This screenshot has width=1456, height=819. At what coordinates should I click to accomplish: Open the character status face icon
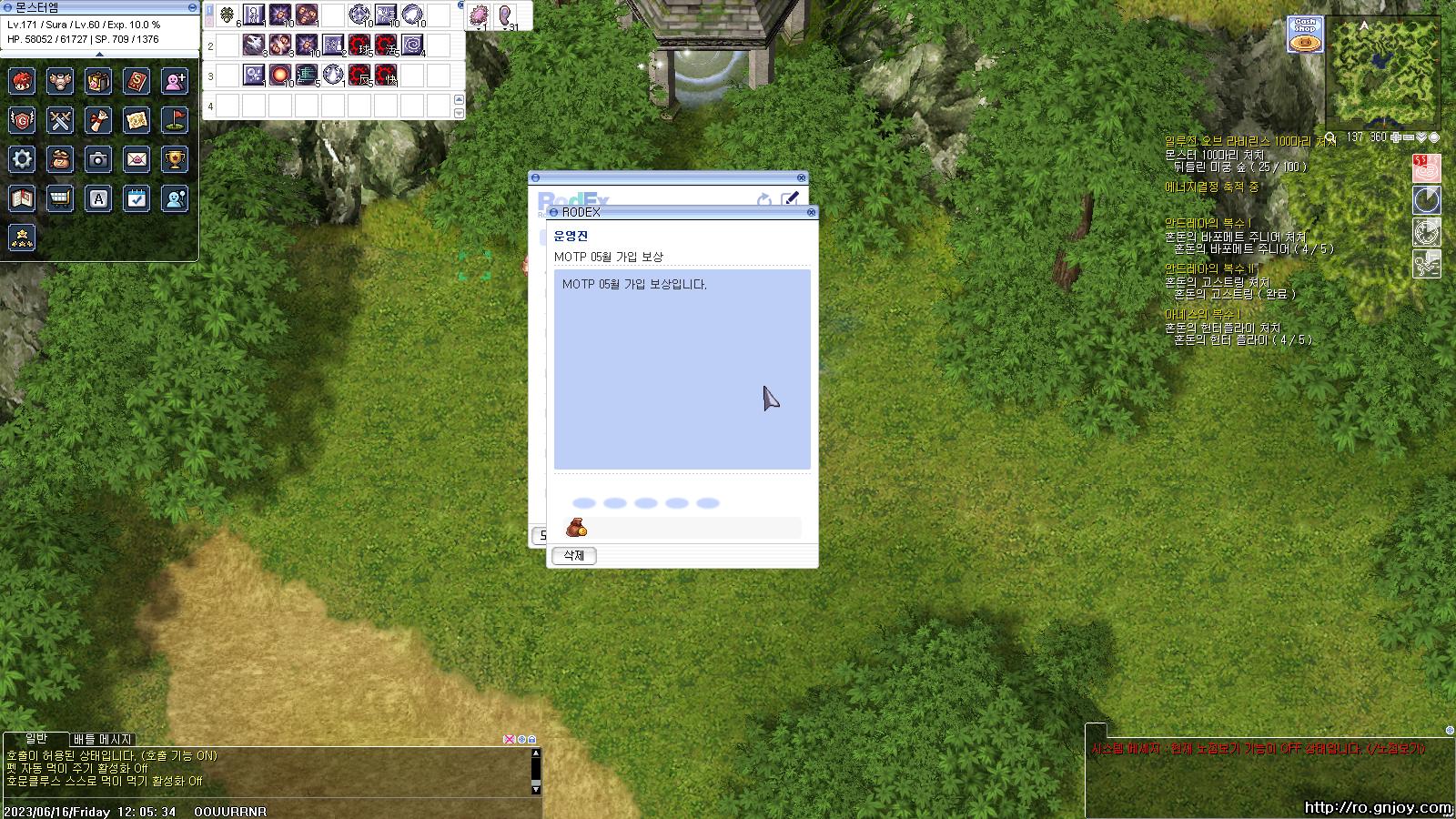pos(22,81)
